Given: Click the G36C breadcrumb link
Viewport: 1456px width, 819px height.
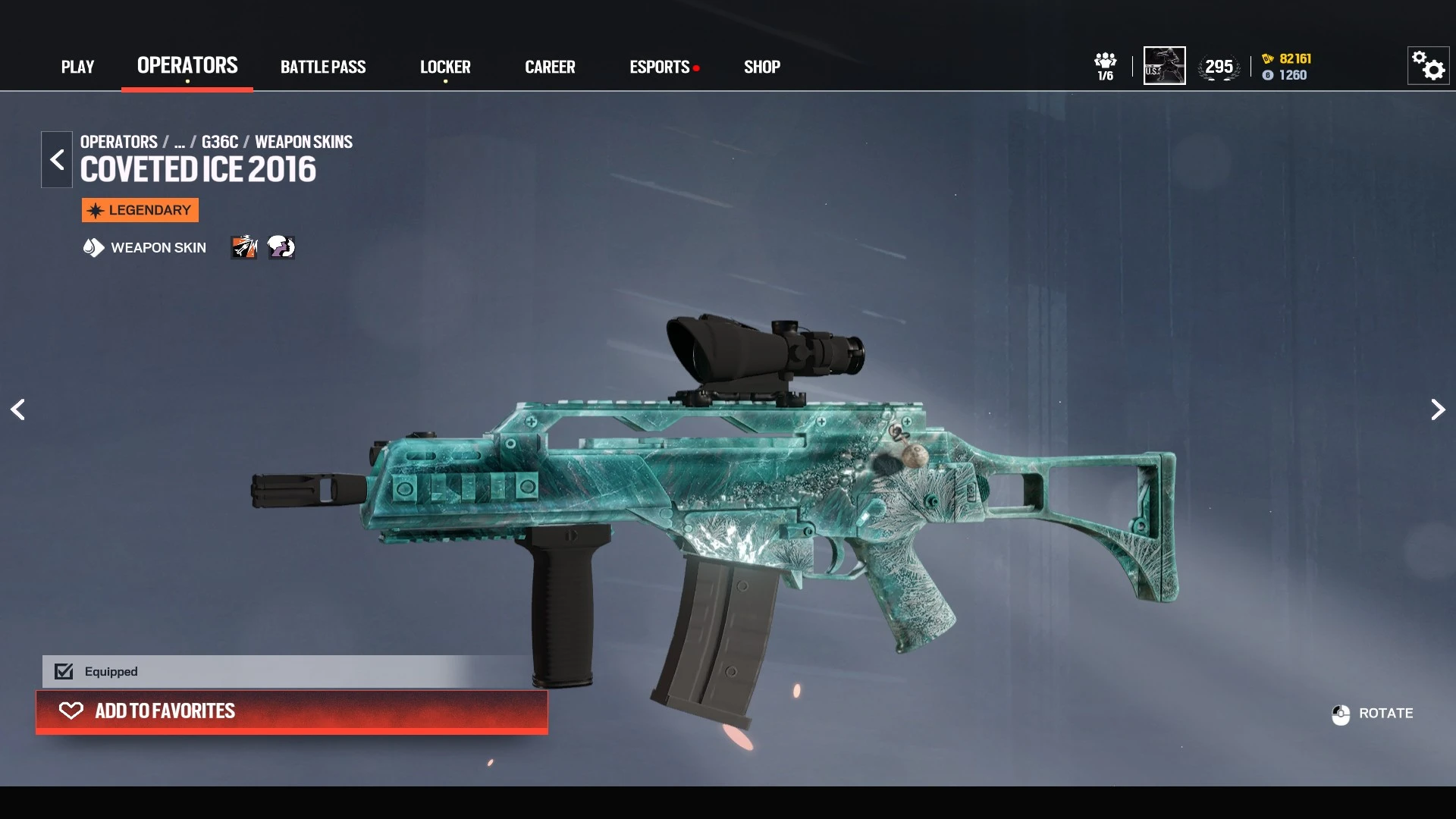Looking at the screenshot, I should pyautogui.click(x=220, y=142).
